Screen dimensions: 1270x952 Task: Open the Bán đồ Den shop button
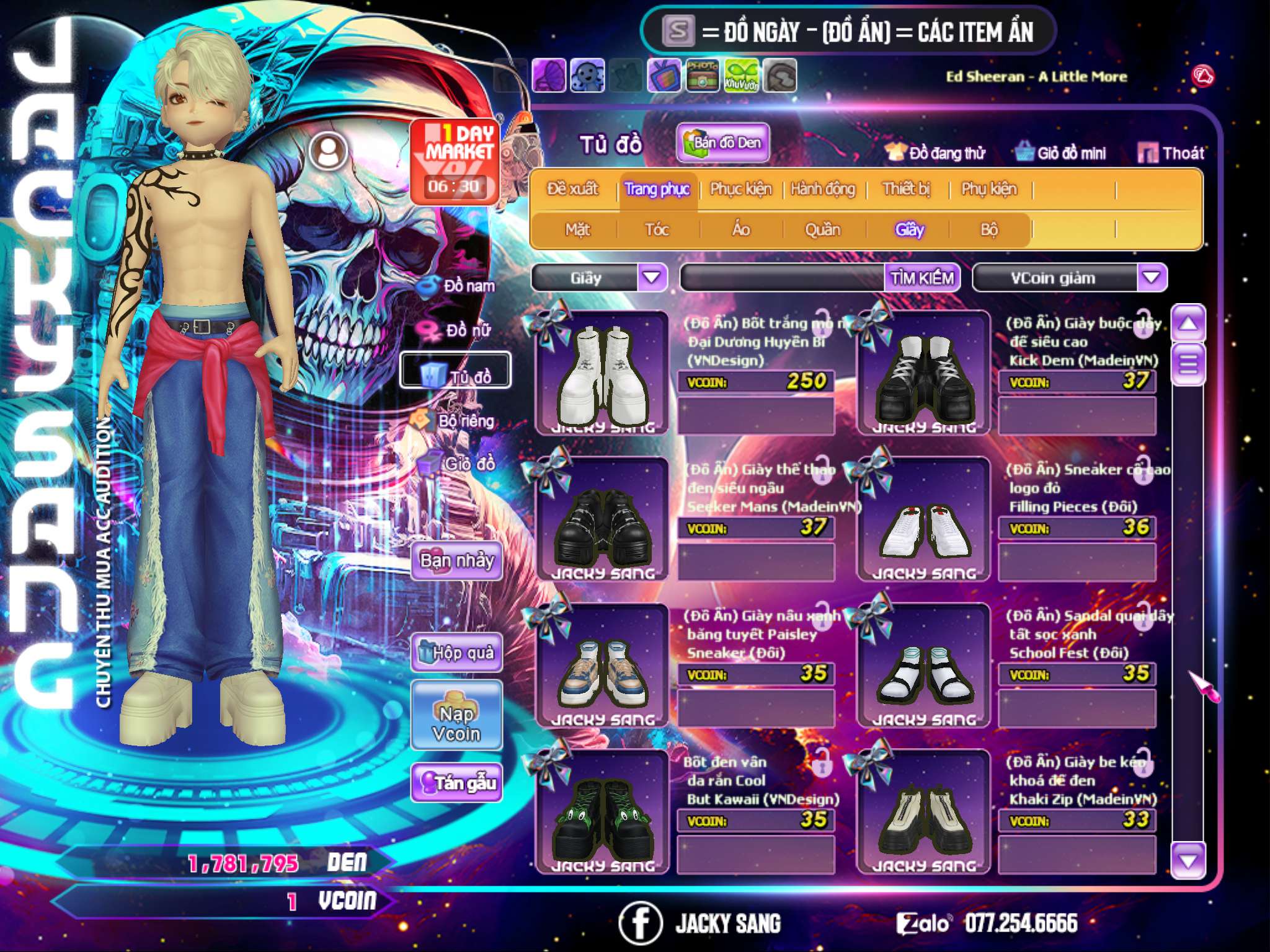(x=722, y=143)
